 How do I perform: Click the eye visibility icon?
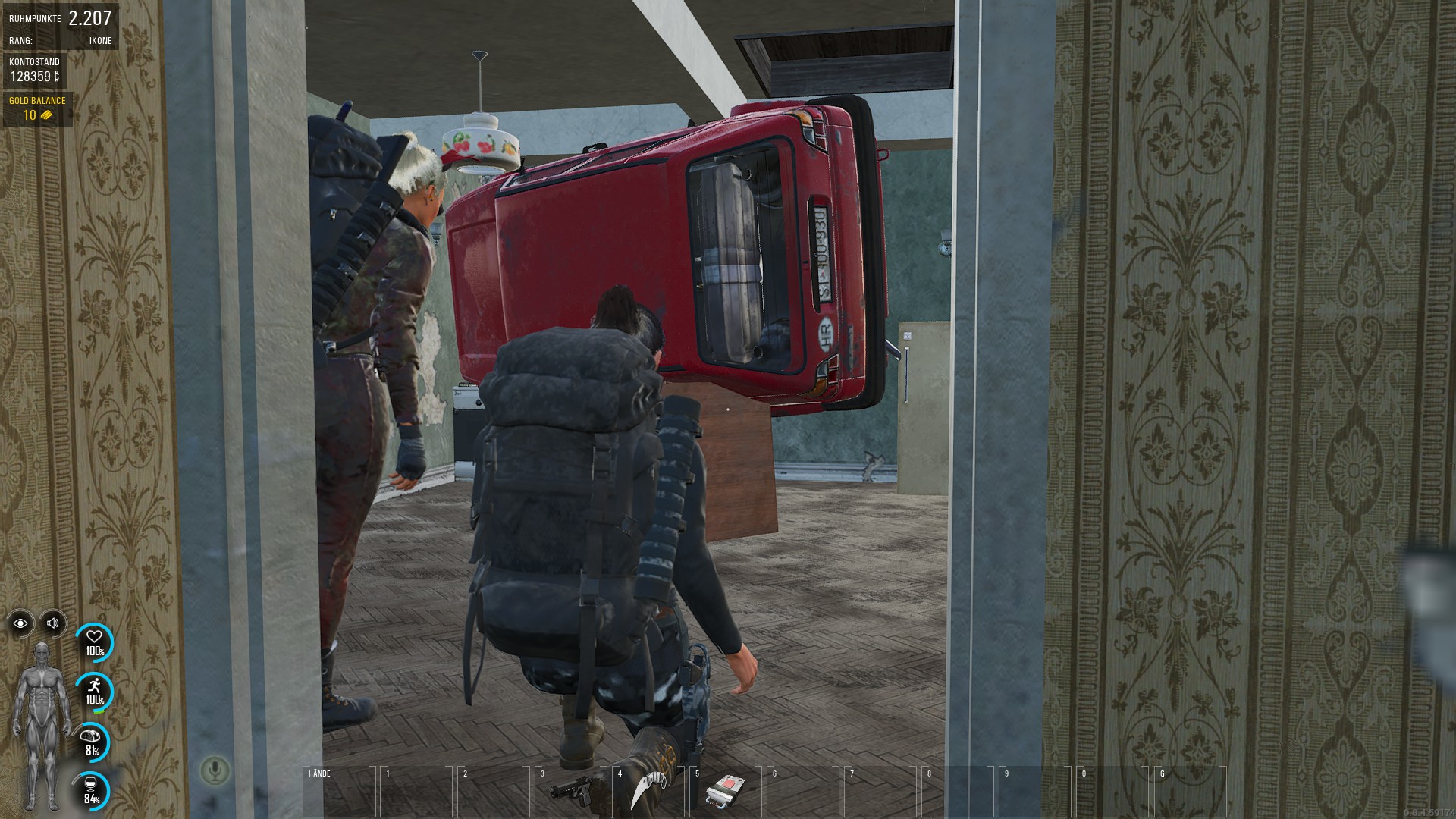click(20, 623)
